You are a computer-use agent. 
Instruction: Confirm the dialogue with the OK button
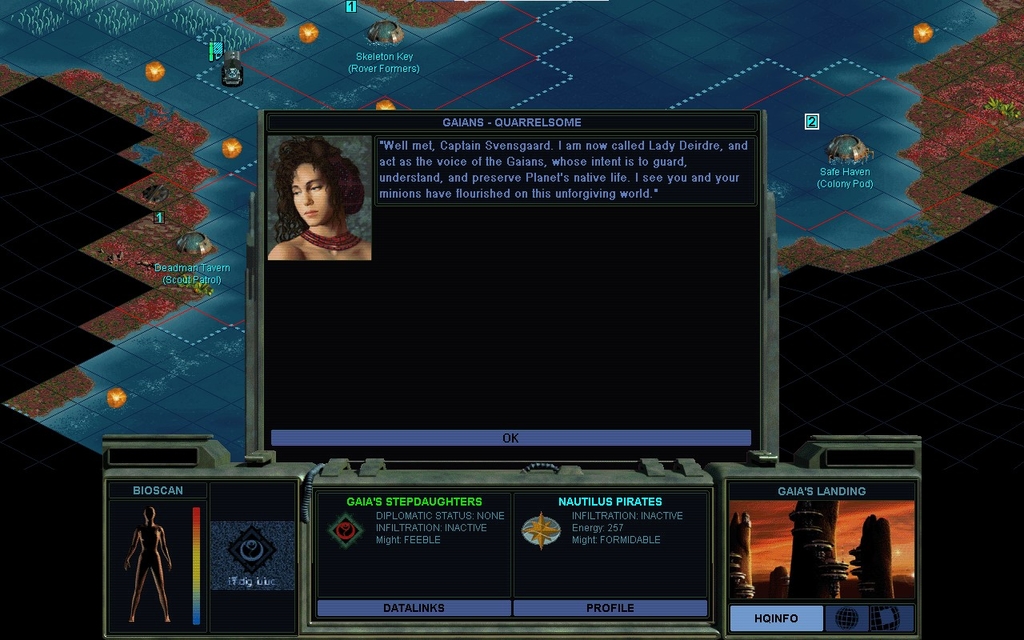(x=510, y=438)
